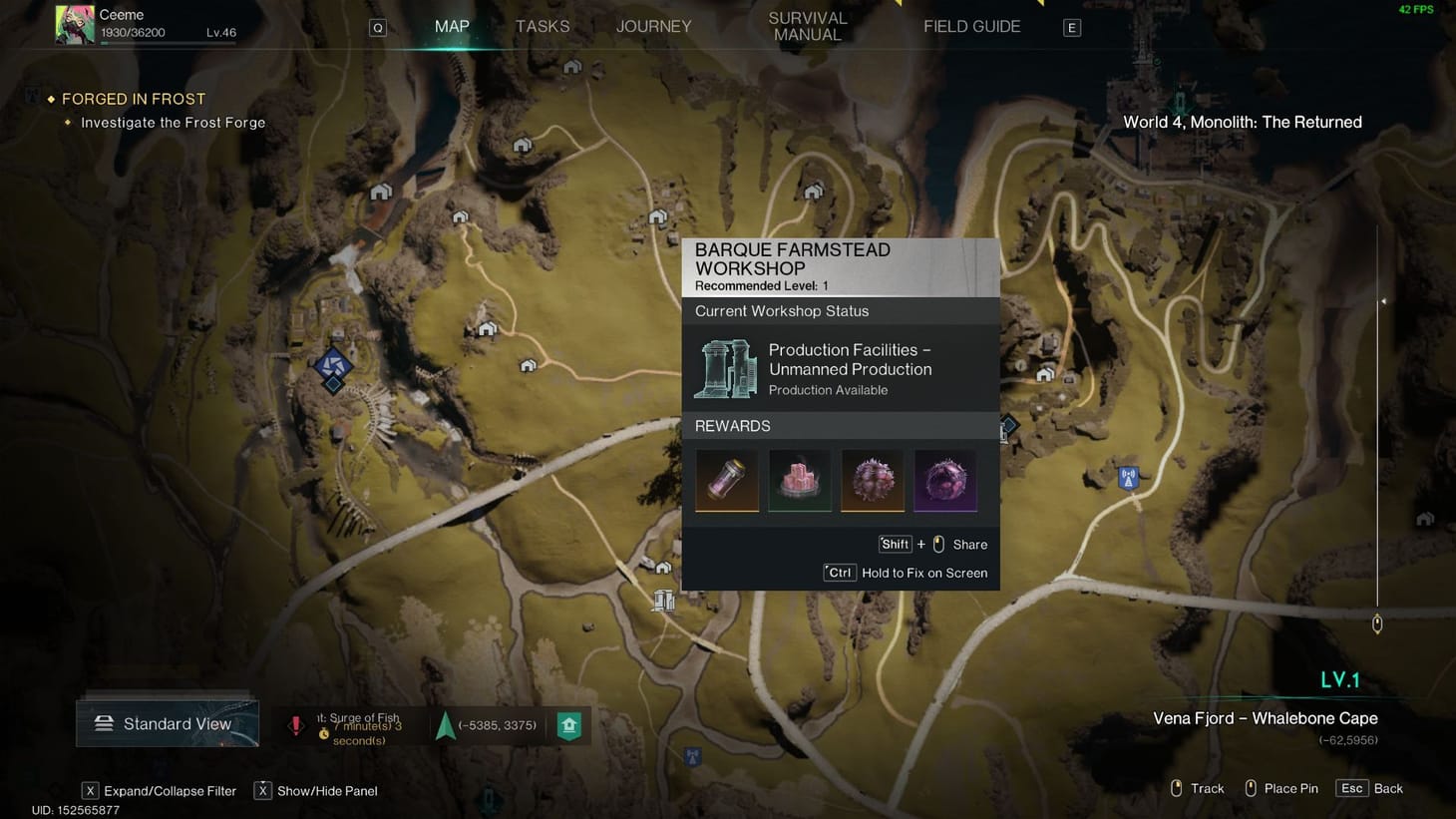The width and height of the screenshot is (1456, 819).
Task: Click the blue transit station icon on the map
Action: (x=1127, y=478)
